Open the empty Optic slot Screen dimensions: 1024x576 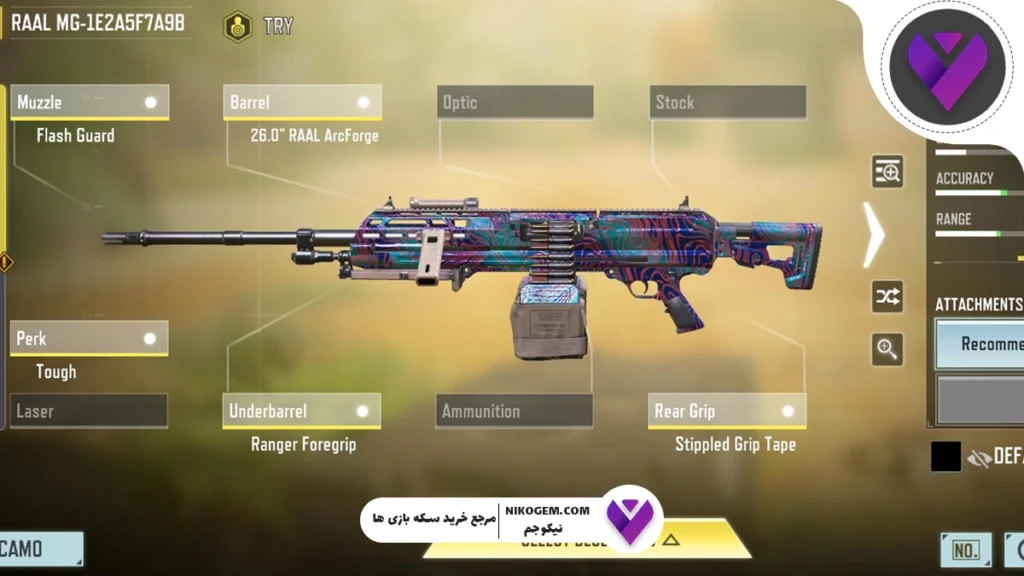pos(515,102)
